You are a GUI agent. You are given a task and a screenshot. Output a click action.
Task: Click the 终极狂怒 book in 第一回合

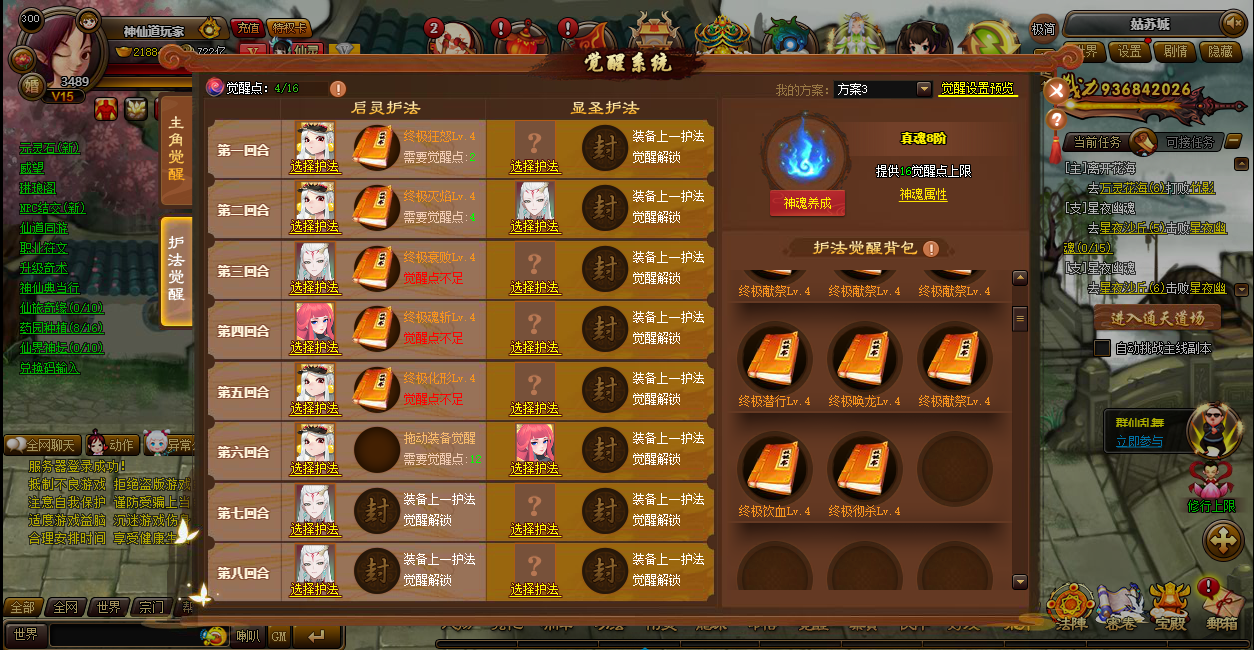click(x=376, y=149)
